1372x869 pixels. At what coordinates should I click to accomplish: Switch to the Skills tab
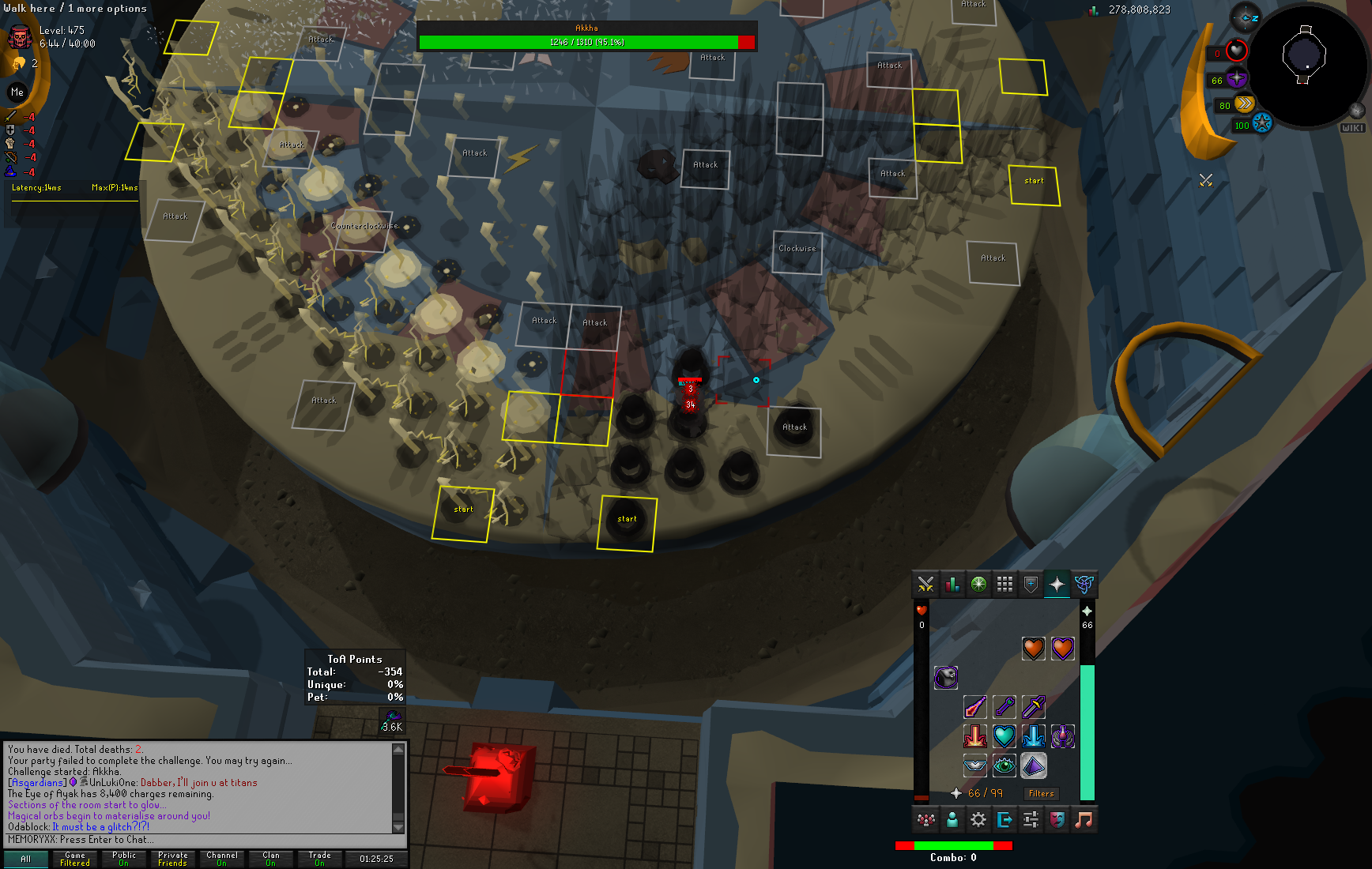952,585
